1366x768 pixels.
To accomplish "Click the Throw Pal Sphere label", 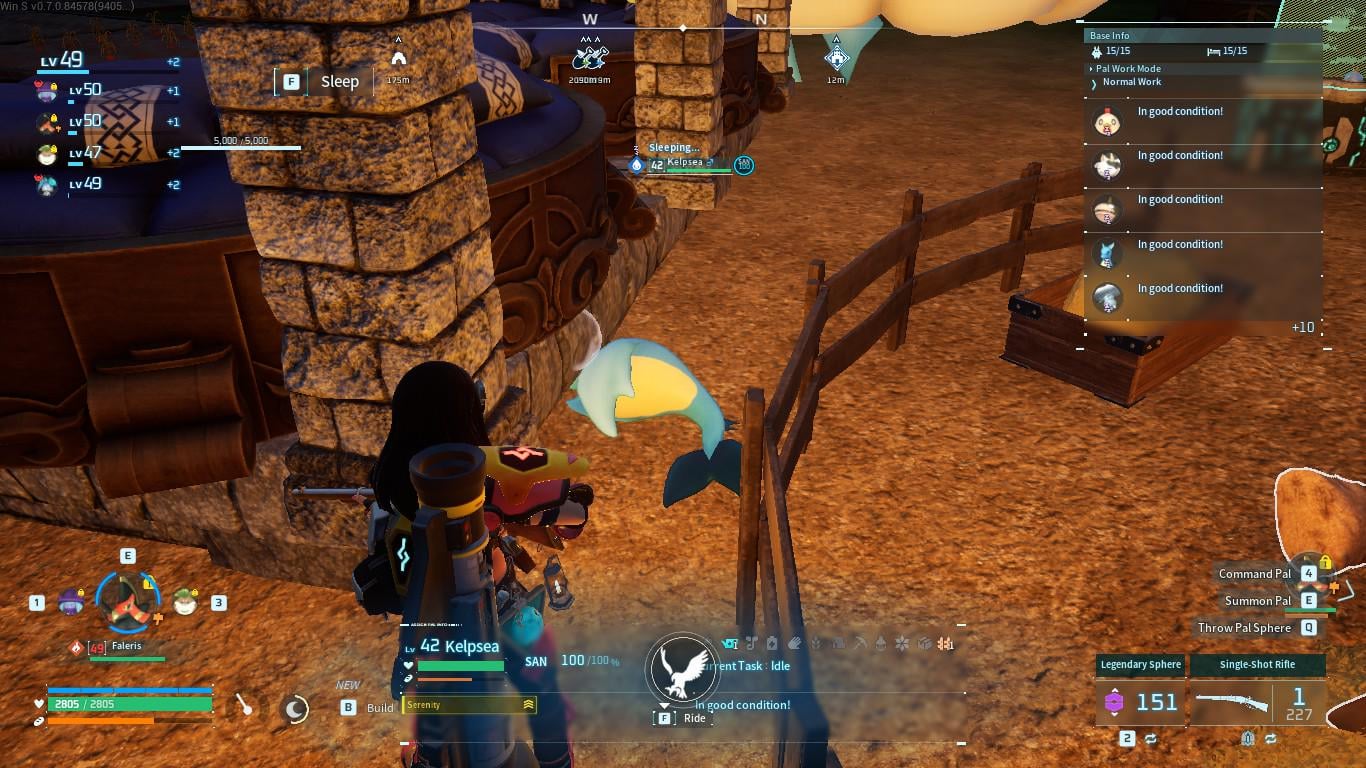I will point(1244,628).
